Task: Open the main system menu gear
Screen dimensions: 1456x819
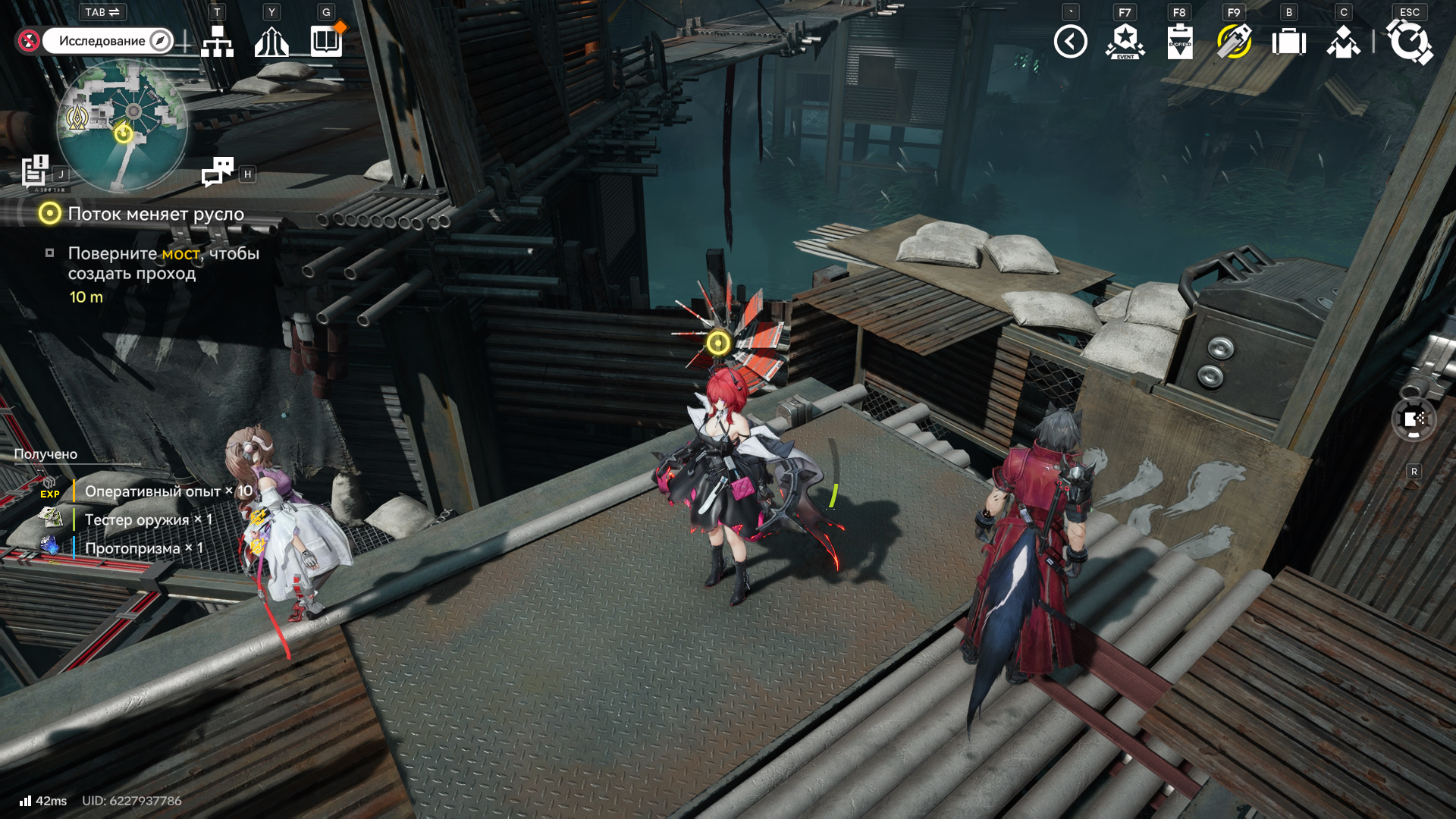Action: click(x=1409, y=42)
